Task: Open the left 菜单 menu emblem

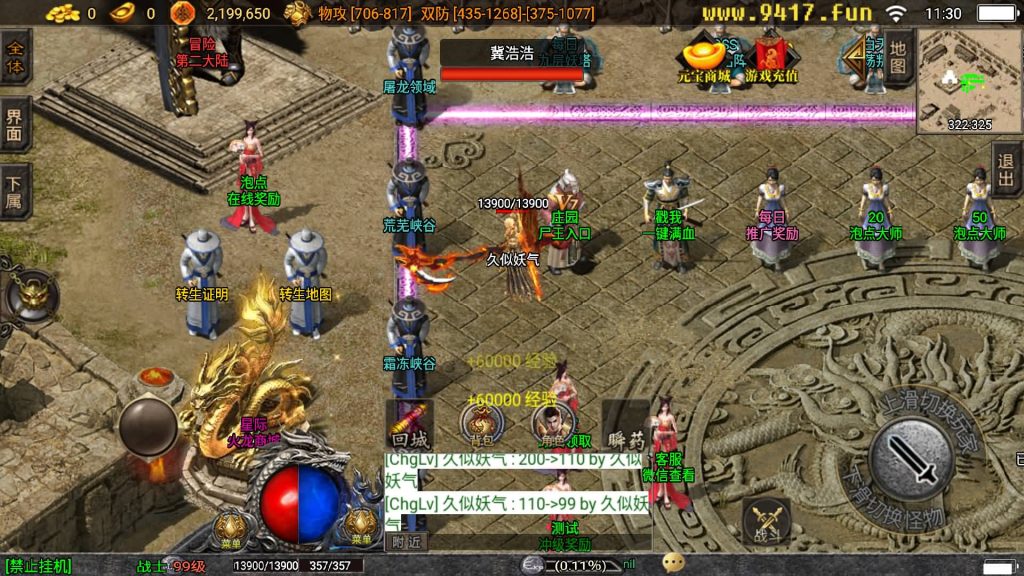Action: coord(232,527)
